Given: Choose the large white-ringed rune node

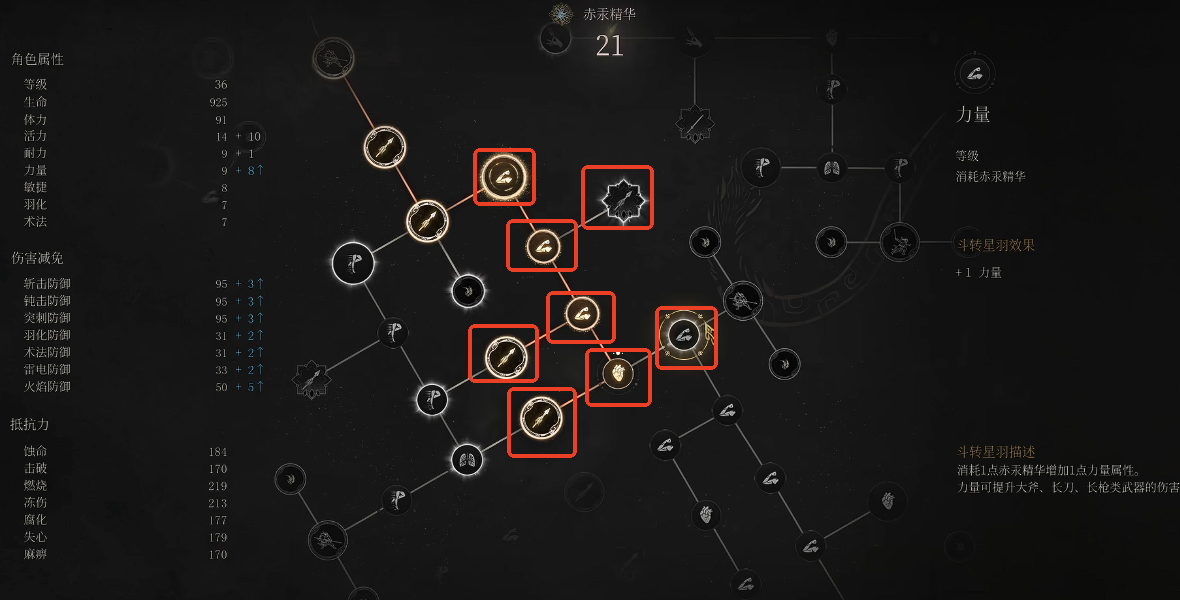Looking at the screenshot, I should coord(352,262).
